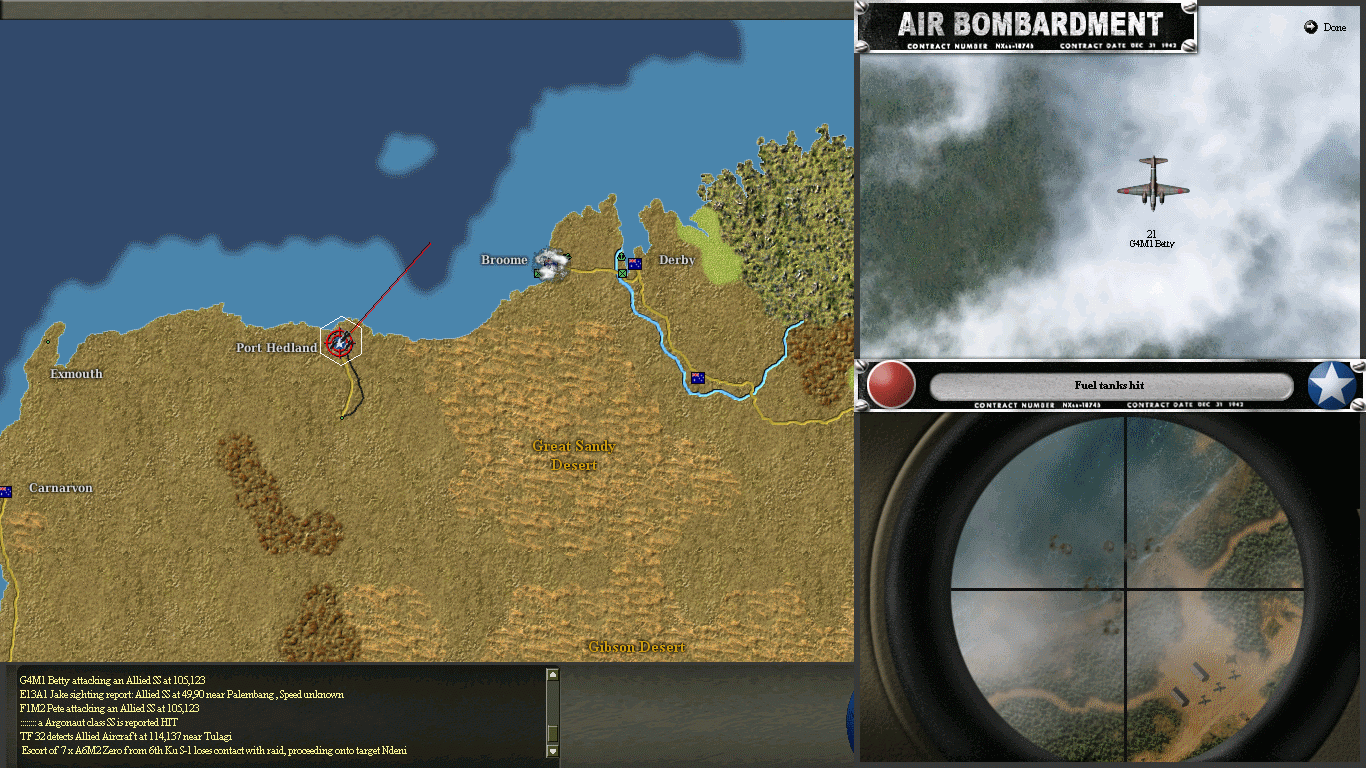Click the scroll-up arrow on the message log
Image resolution: width=1366 pixels, height=768 pixels.
(552, 674)
